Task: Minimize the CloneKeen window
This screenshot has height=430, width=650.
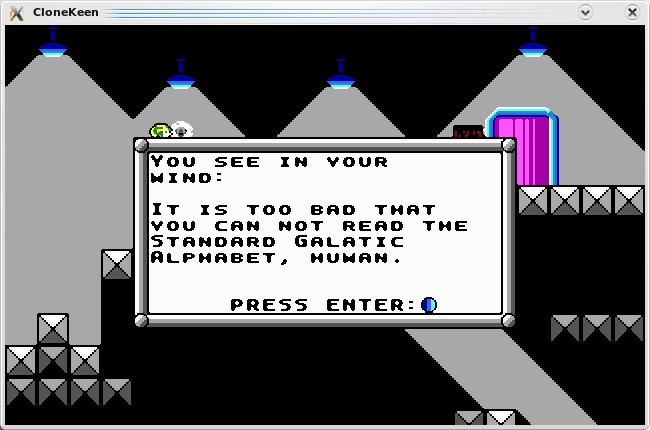Action: tap(586, 12)
